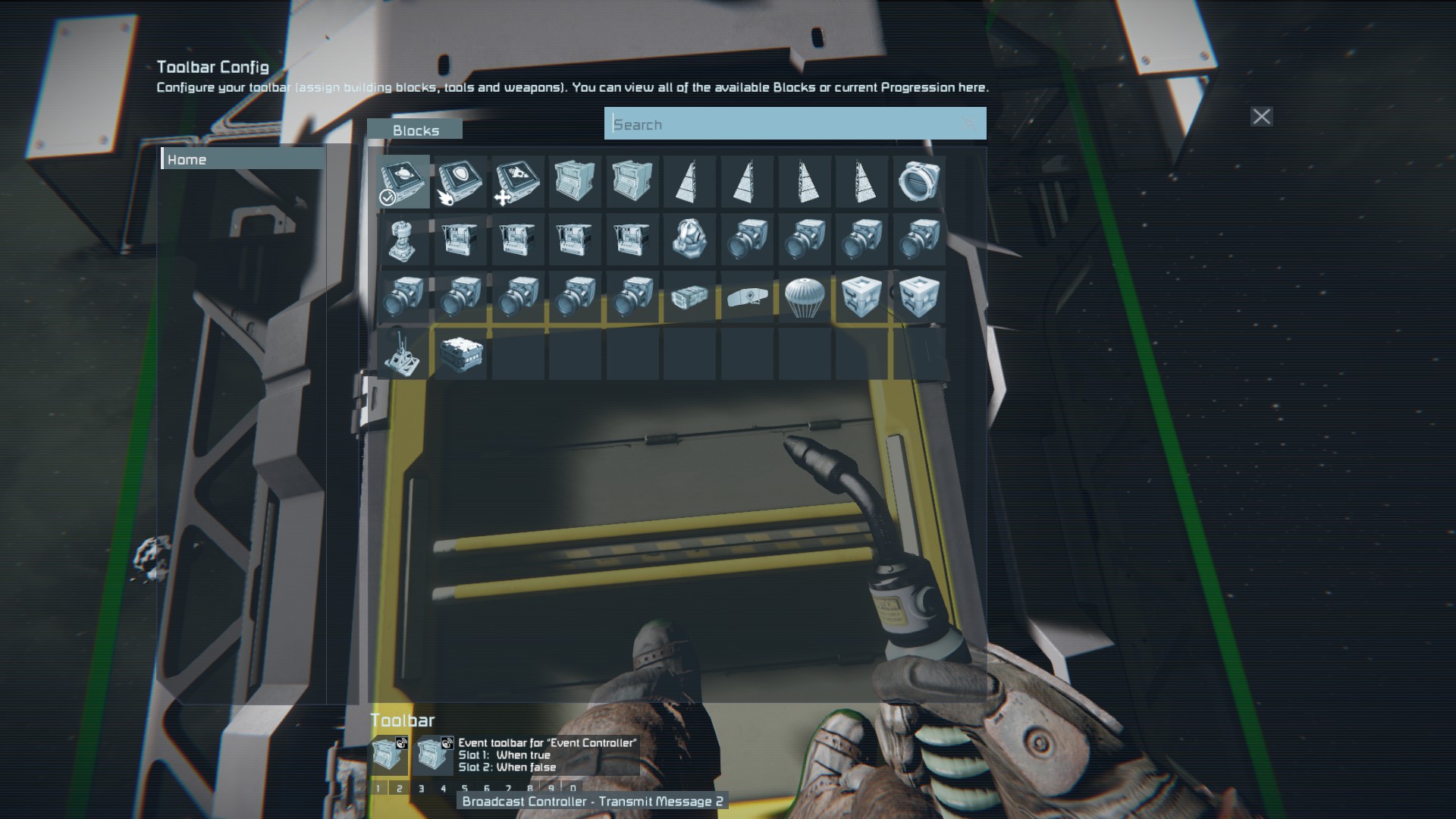Close the Toolbar Config window

[x=1261, y=117]
